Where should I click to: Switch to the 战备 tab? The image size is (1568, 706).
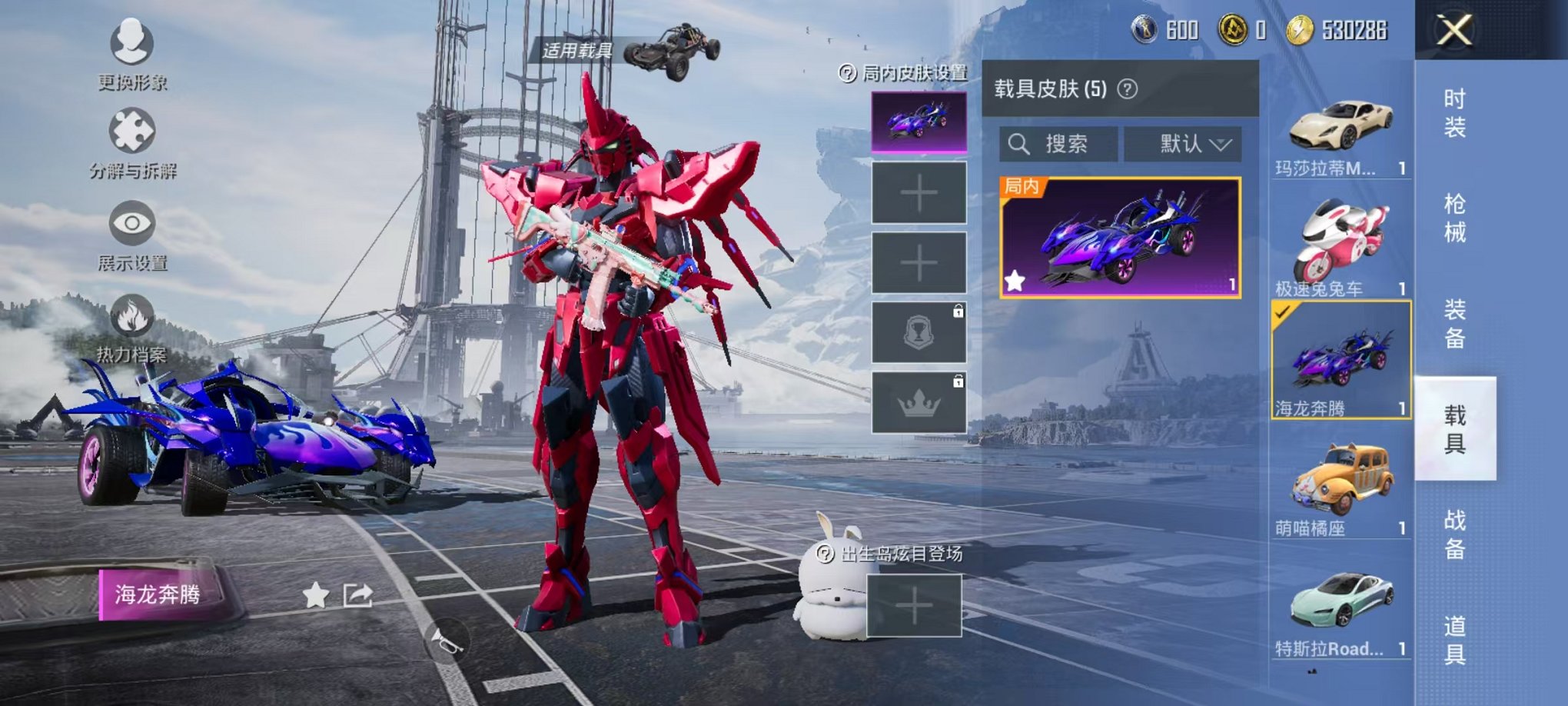coord(1454,534)
